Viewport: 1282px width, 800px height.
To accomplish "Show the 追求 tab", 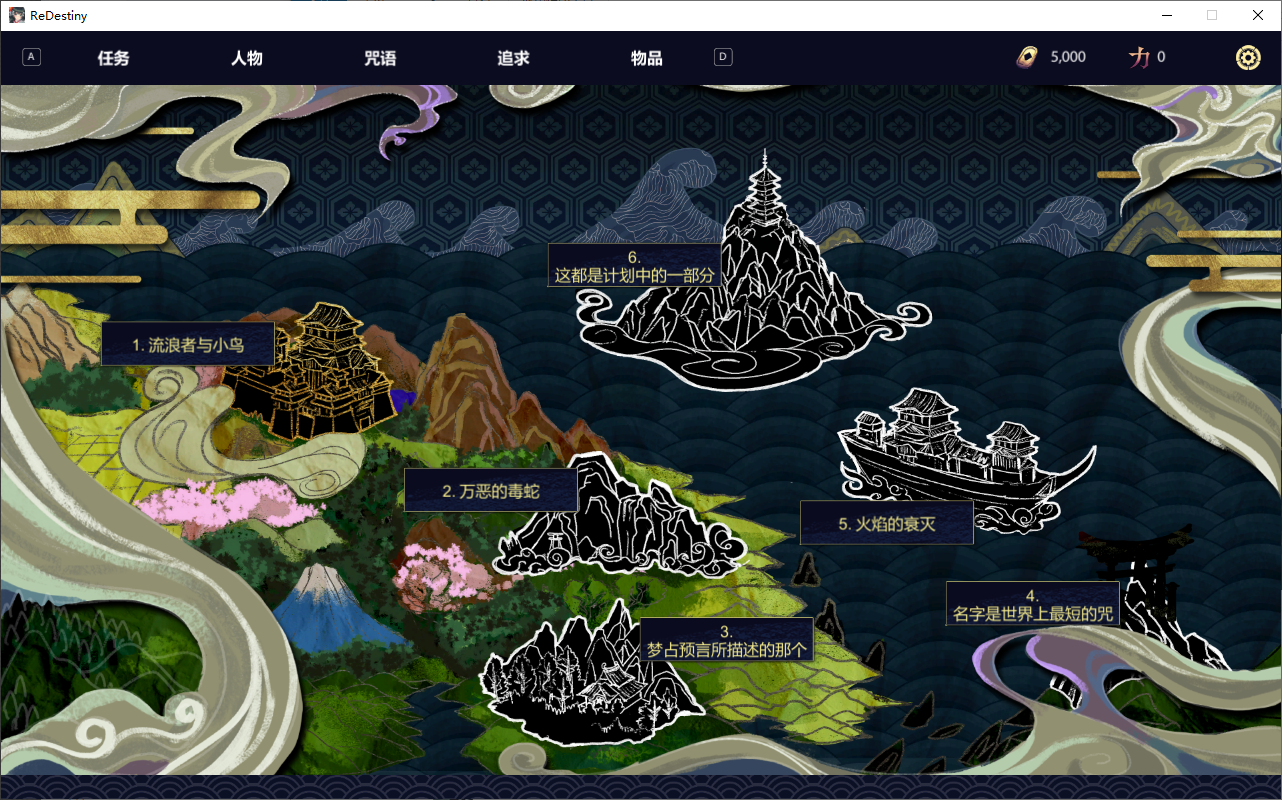I will pos(513,58).
